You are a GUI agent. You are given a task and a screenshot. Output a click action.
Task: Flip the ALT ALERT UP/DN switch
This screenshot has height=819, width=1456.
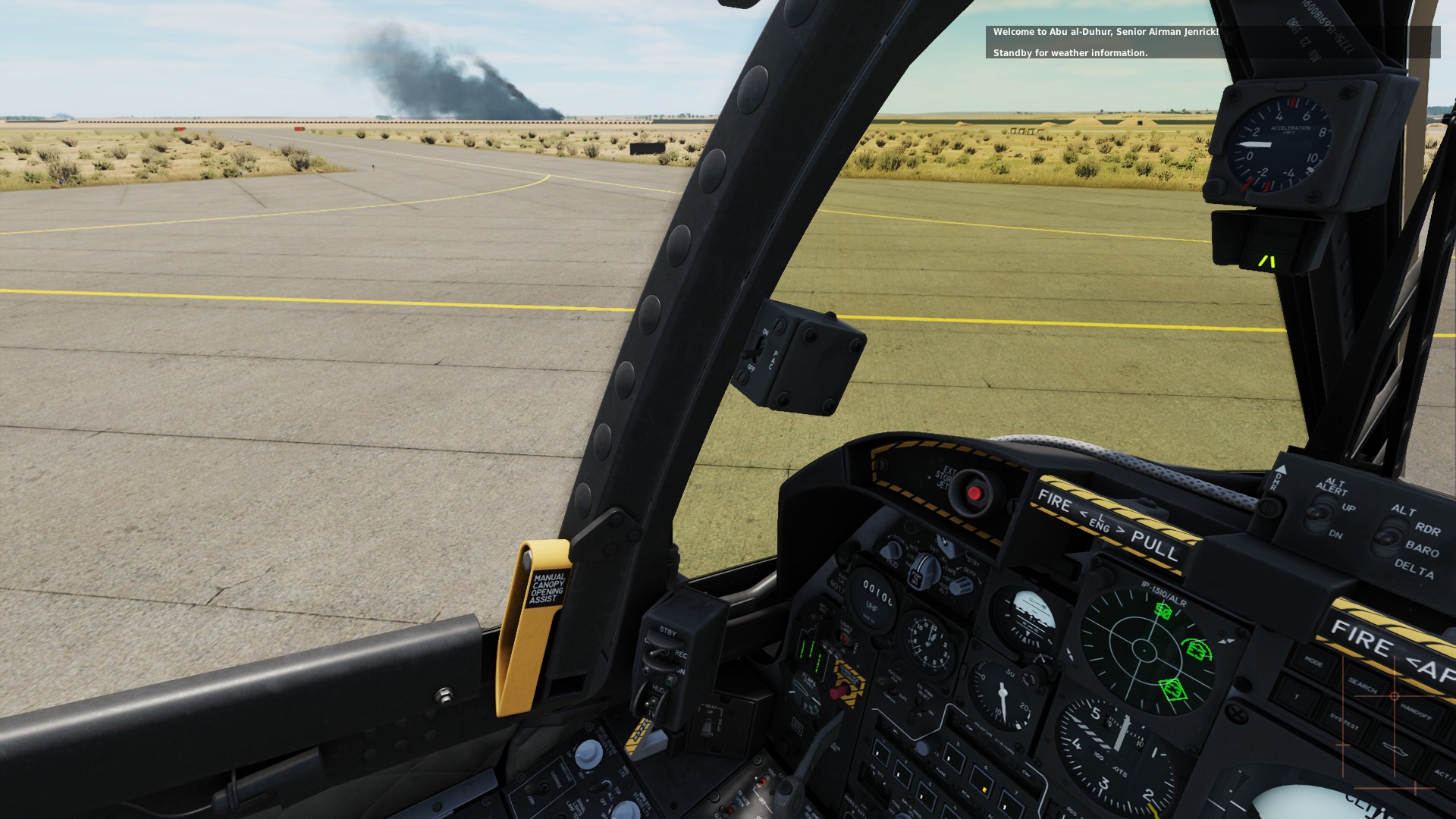point(1317,515)
